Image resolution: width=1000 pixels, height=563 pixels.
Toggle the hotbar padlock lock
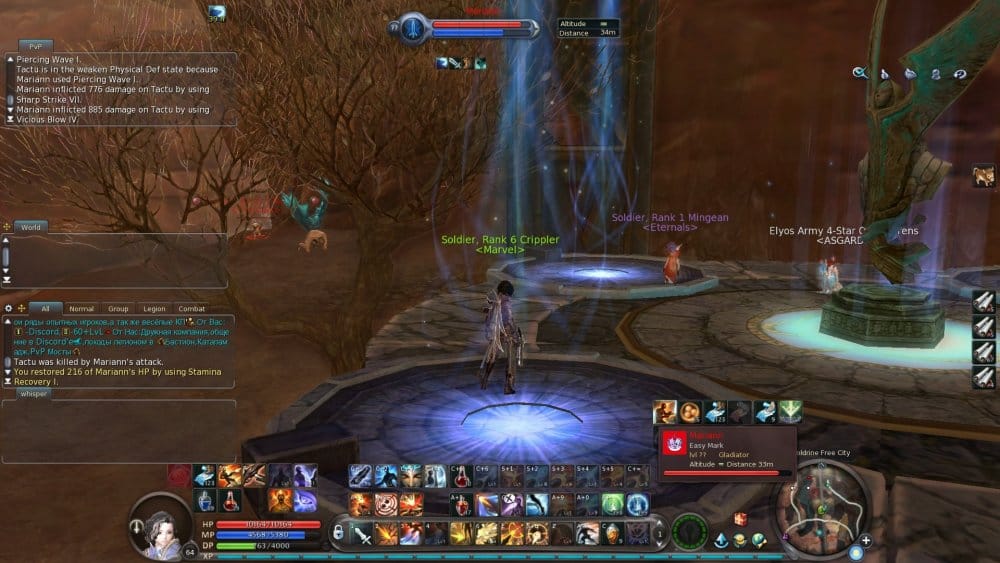tap(339, 531)
